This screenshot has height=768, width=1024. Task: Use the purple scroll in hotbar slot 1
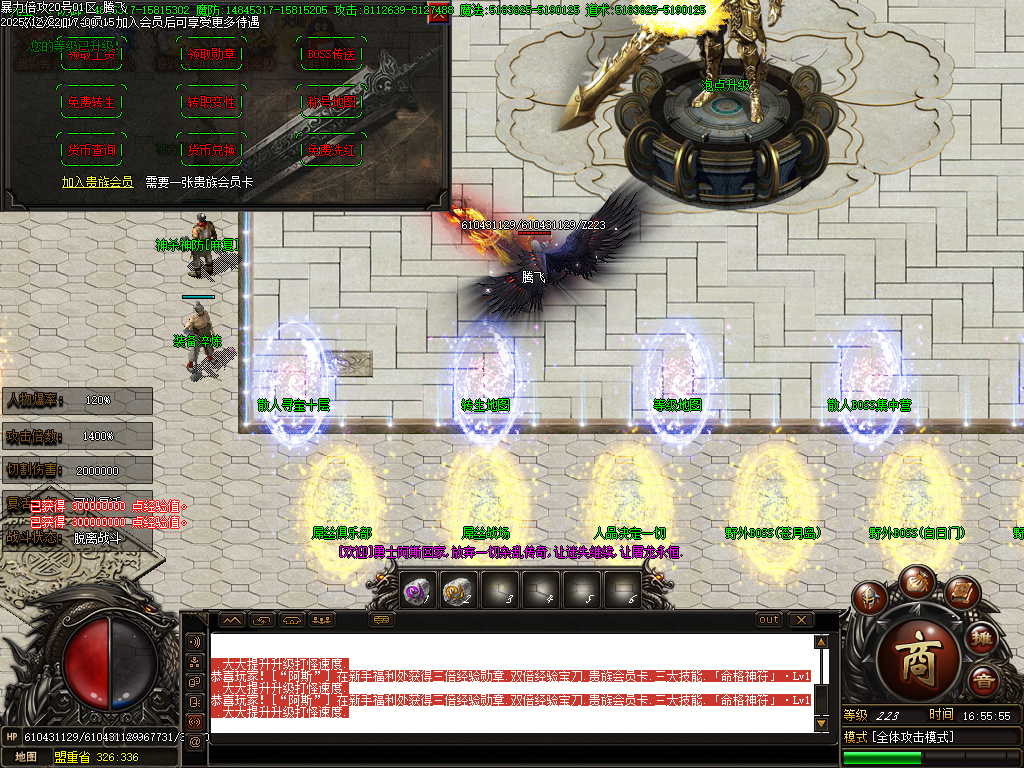[414, 591]
